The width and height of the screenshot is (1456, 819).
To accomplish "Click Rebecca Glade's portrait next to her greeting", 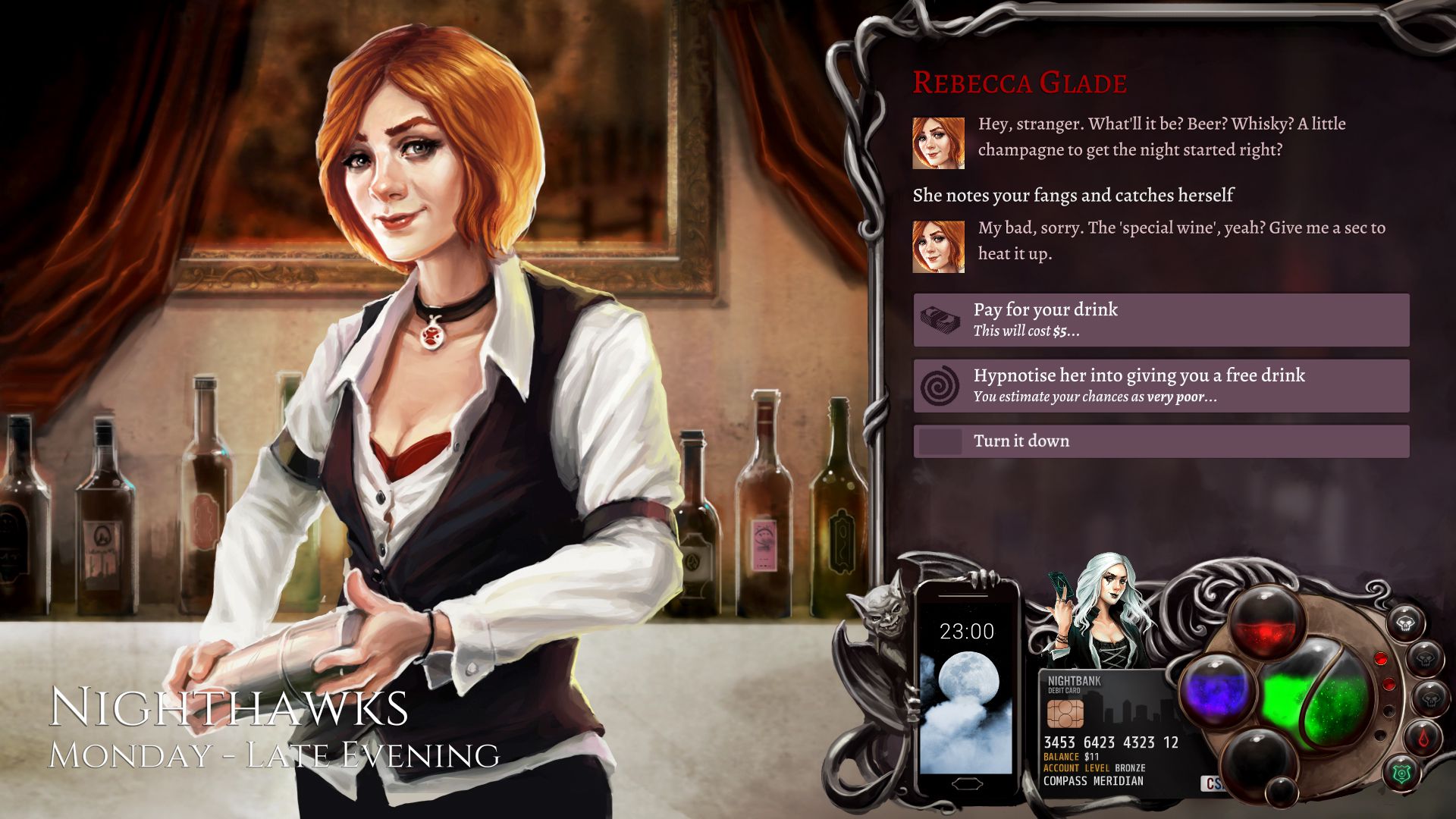I will click(937, 140).
